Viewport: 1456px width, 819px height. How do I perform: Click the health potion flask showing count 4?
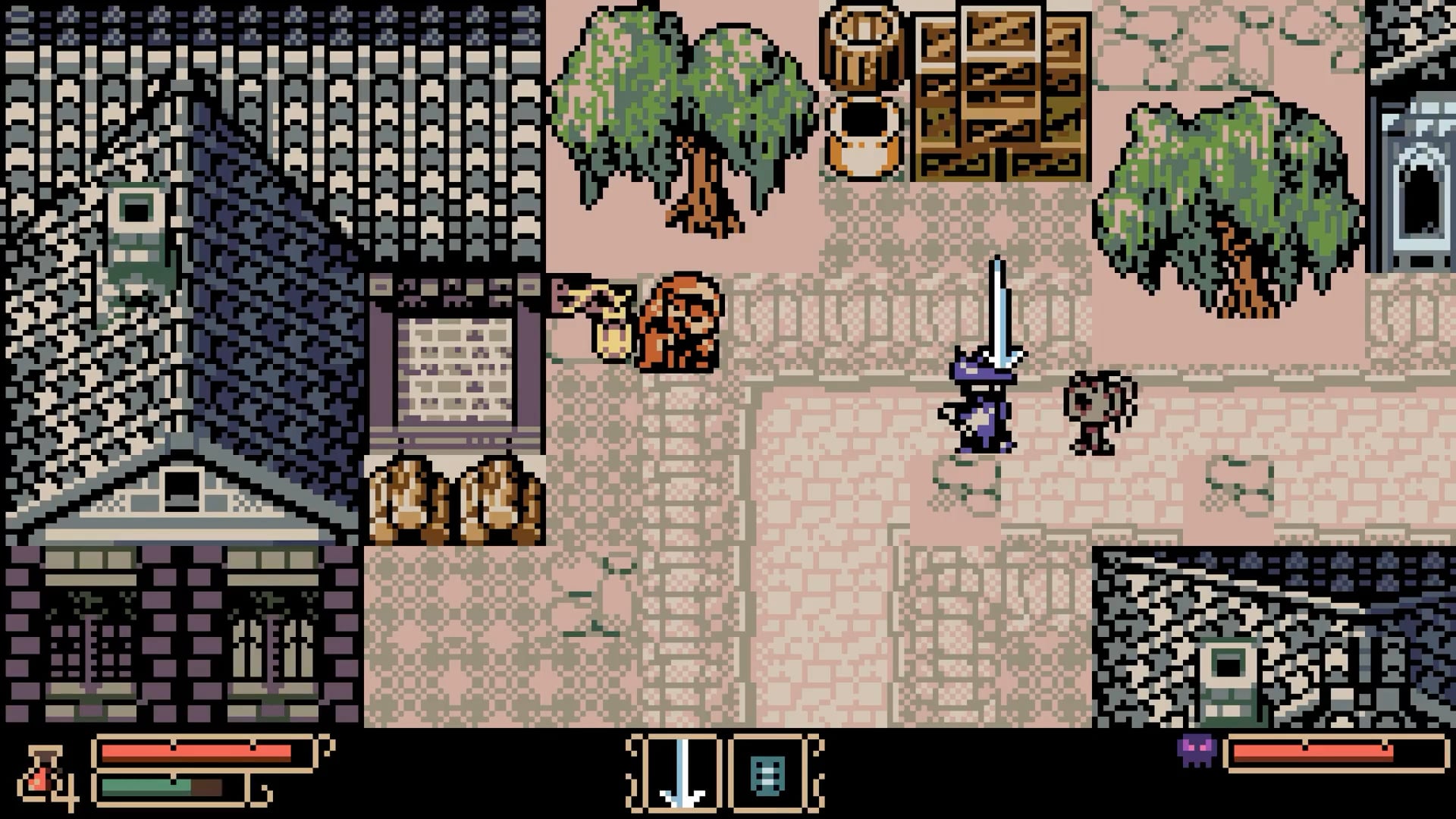coord(42,773)
